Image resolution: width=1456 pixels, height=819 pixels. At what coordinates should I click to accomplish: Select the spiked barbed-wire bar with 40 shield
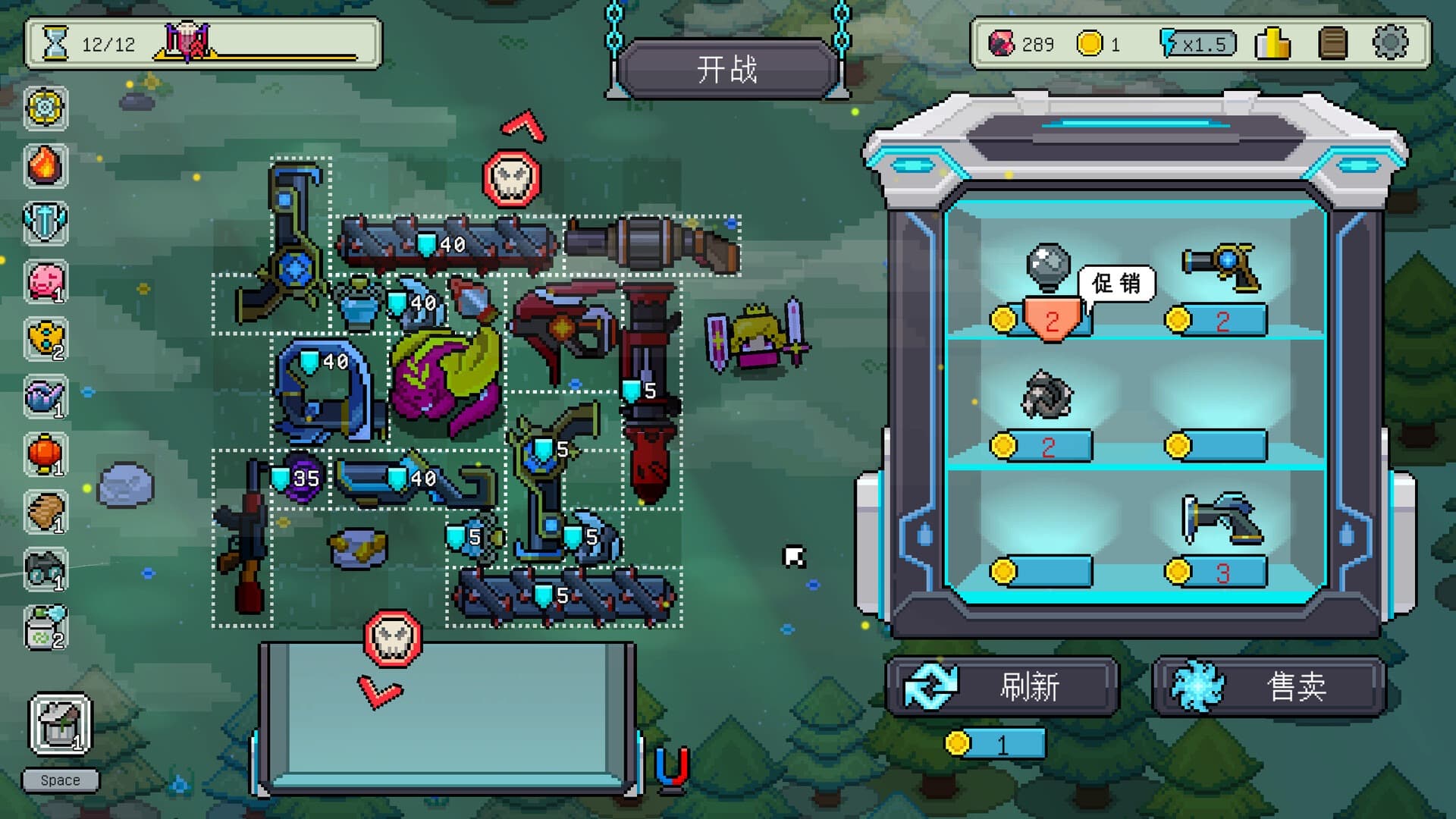[x=447, y=243]
